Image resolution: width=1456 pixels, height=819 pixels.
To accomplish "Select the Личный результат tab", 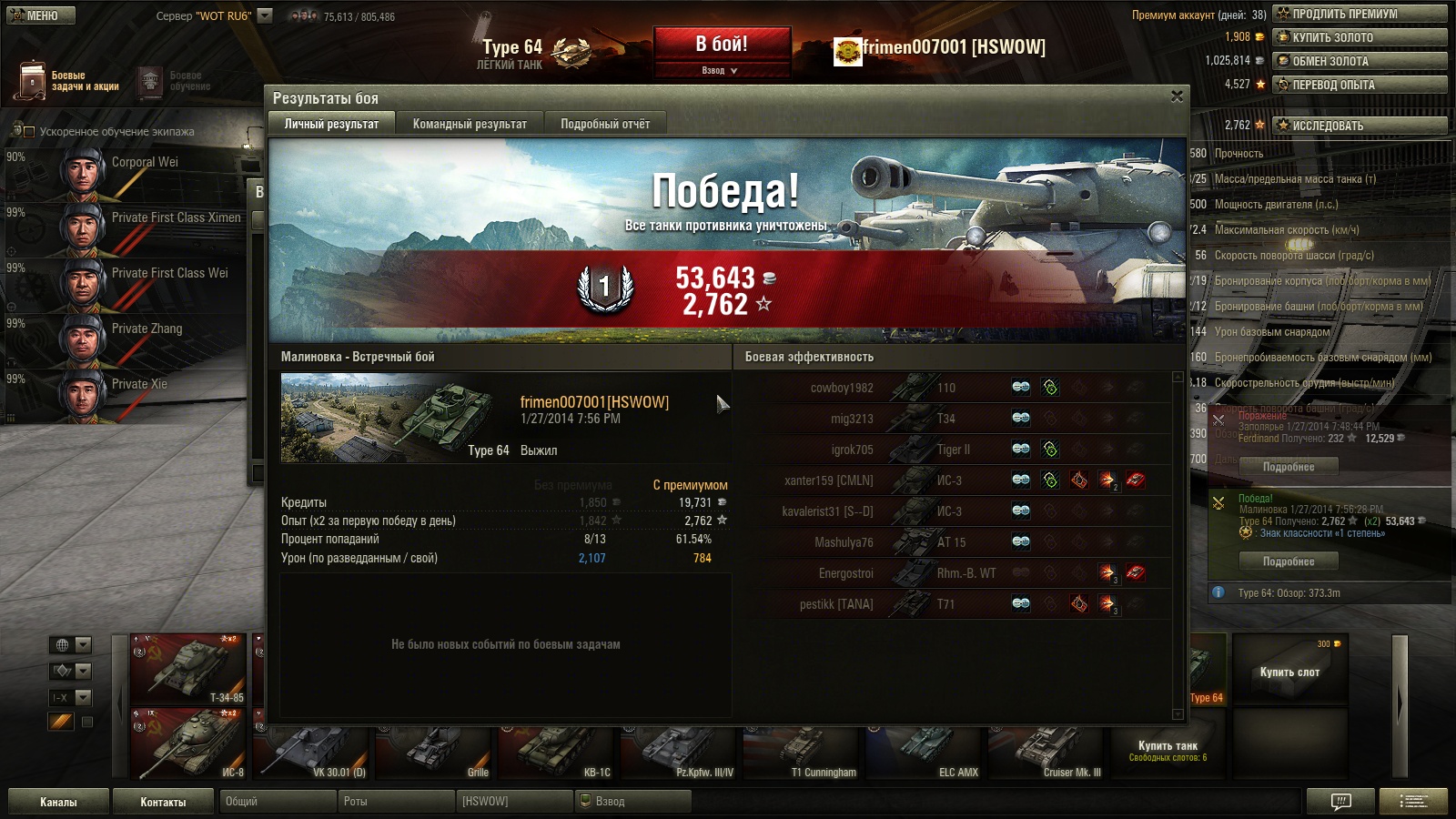I will tap(331, 124).
